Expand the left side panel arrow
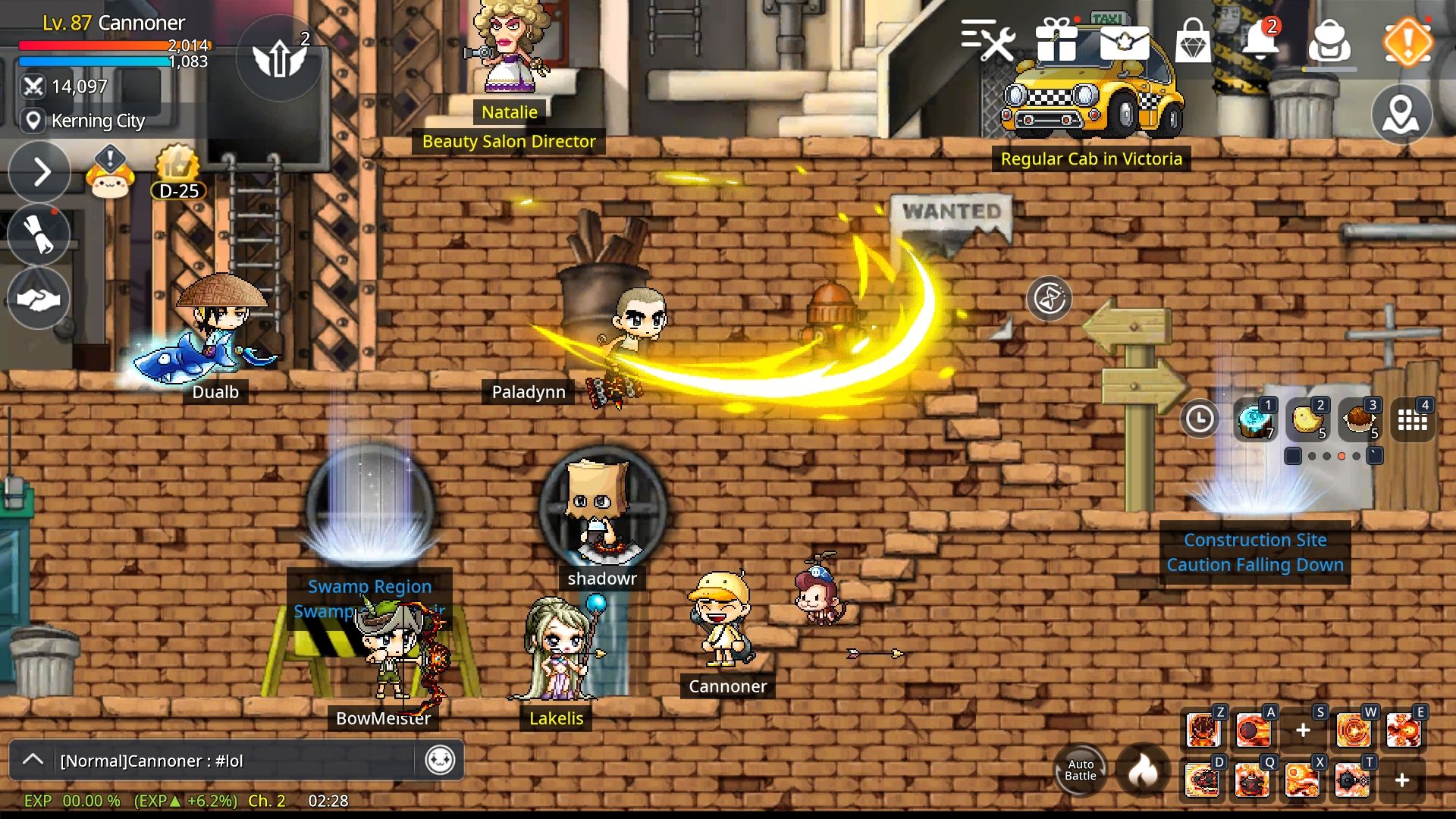The width and height of the screenshot is (1456, 819). click(x=40, y=172)
